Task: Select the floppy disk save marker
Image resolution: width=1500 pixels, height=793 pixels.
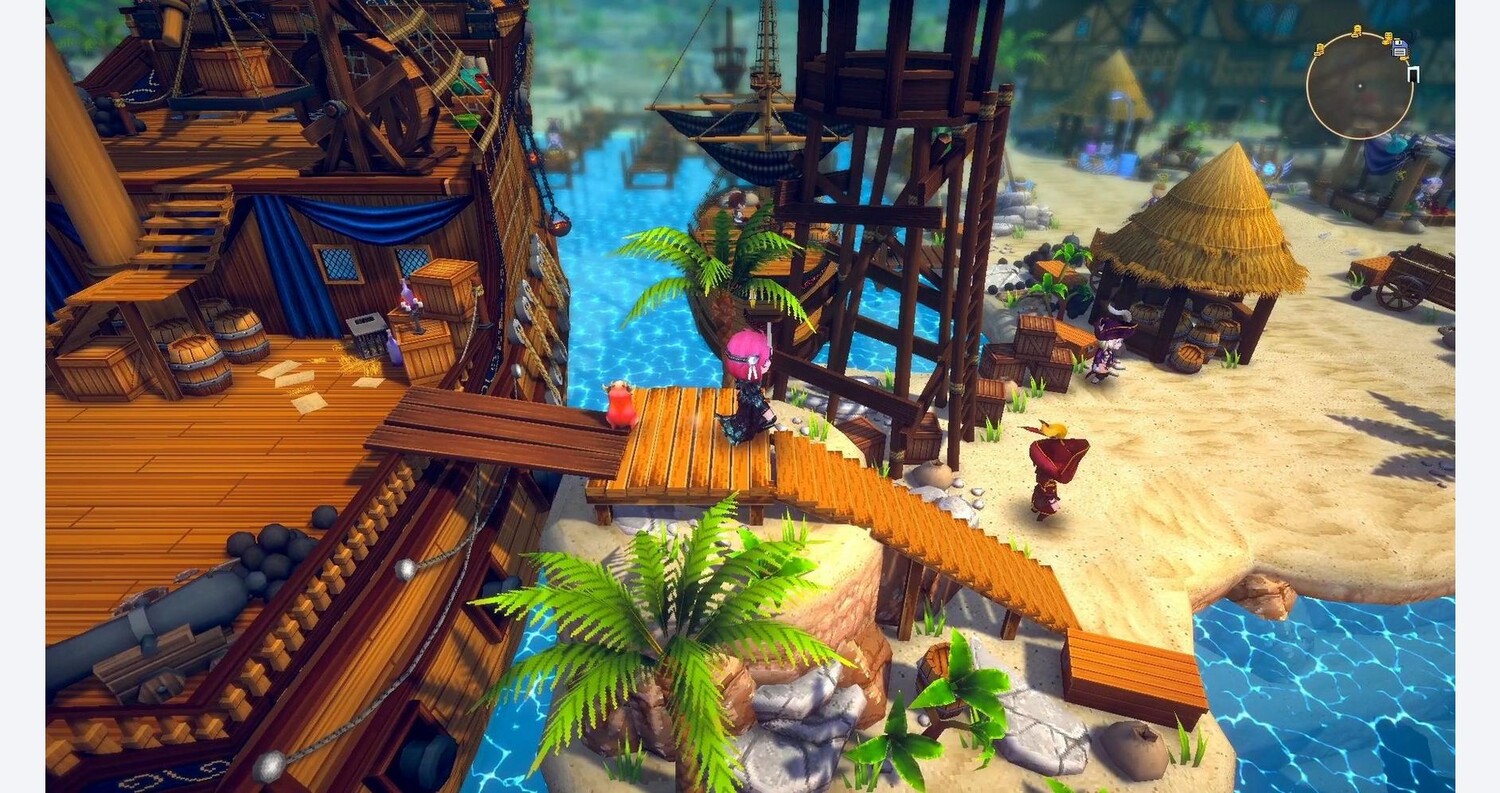Action: point(1400,47)
